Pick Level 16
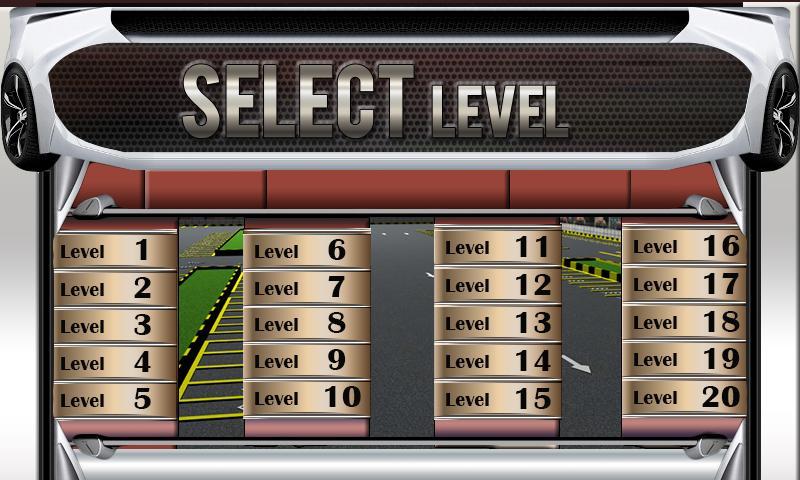800x480 pixels. (x=685, y=246)
